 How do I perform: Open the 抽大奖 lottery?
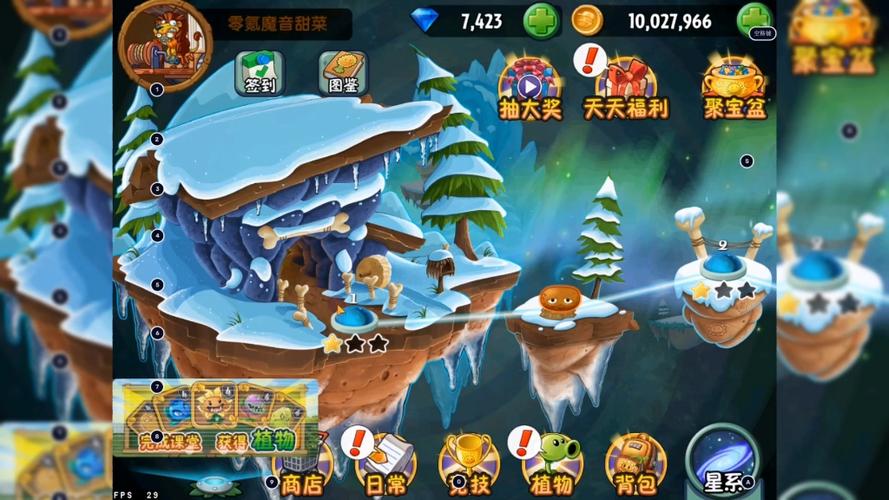pos(530,88)
